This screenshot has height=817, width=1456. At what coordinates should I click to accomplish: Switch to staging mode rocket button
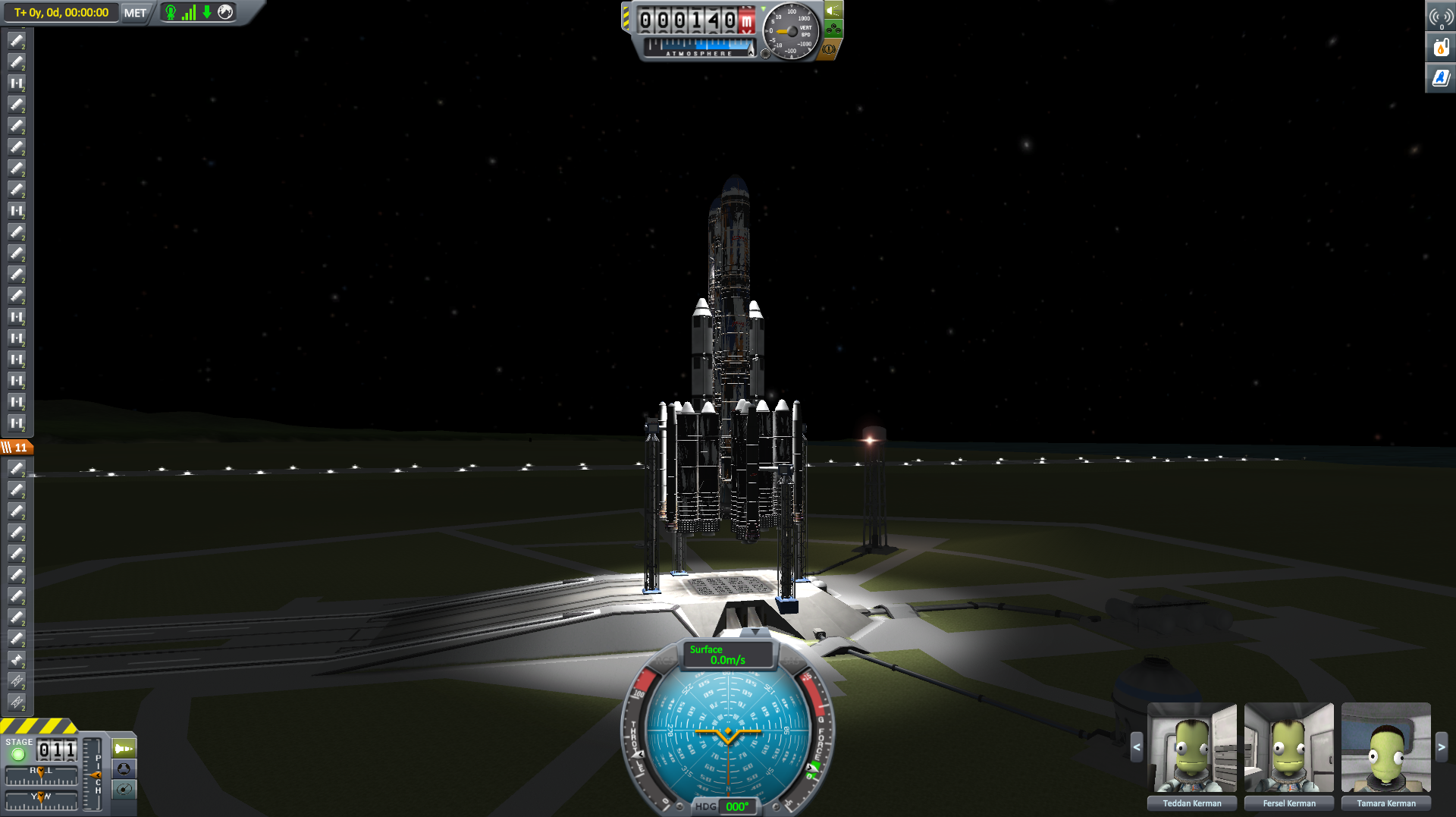[124, 749]
